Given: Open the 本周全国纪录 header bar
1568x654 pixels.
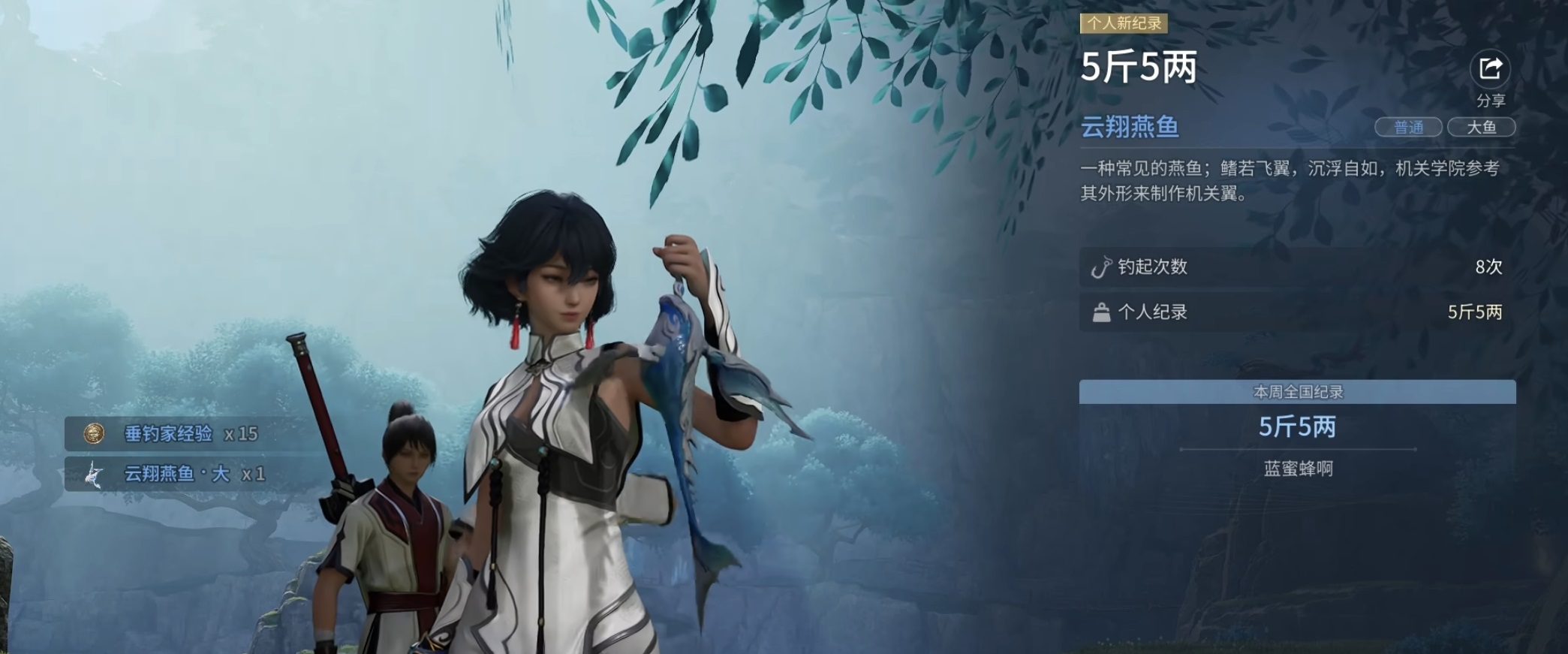Looking at the screenshot, I should click(x=1297, y=392).
